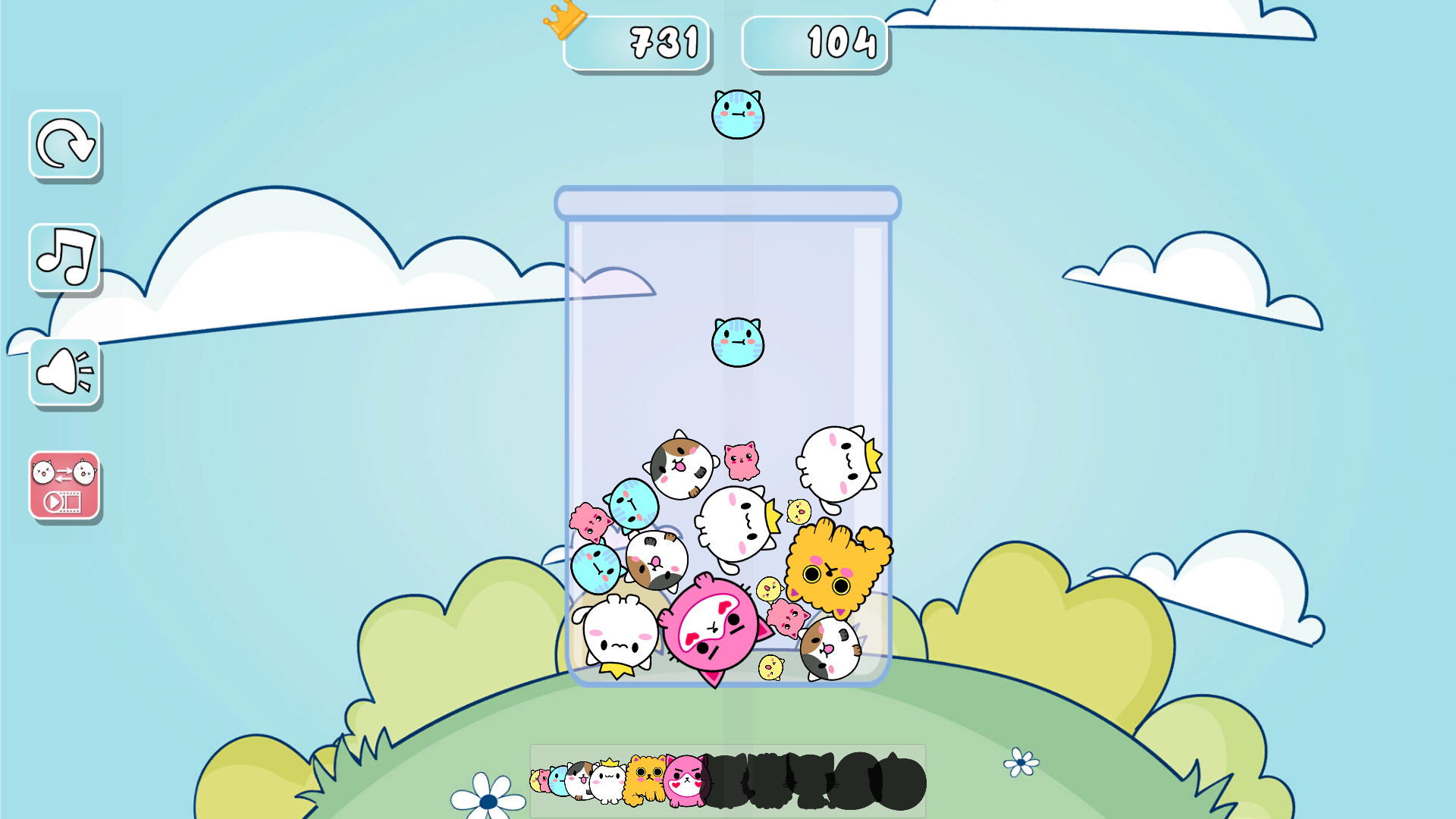The height and width of the screenshot is (819, 1456).
Task: Mute the game sound effects
Action: (64, 371)
